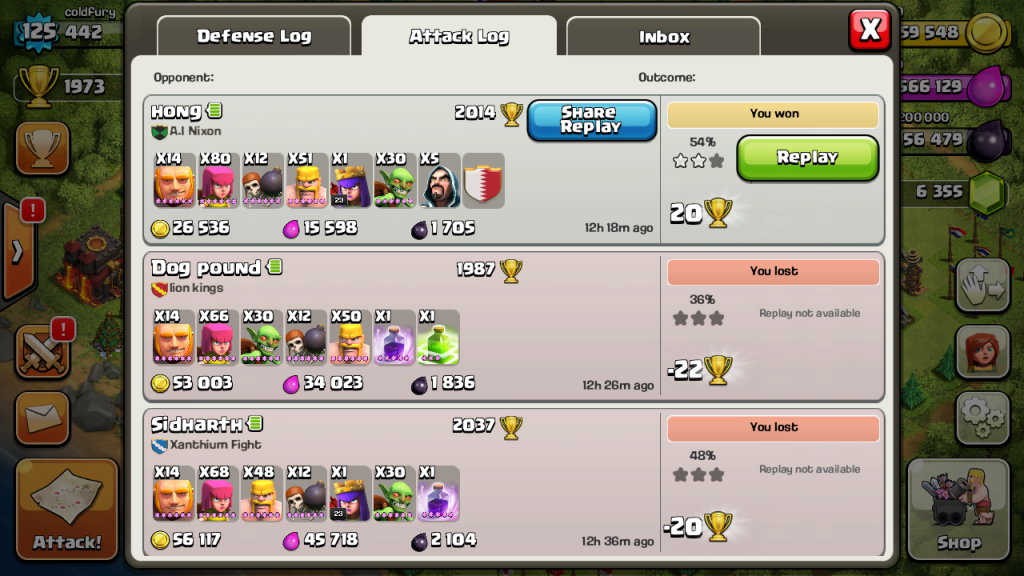Close the log window with red X
Screen dimensions: 1024x576
(x=870, y=30)
